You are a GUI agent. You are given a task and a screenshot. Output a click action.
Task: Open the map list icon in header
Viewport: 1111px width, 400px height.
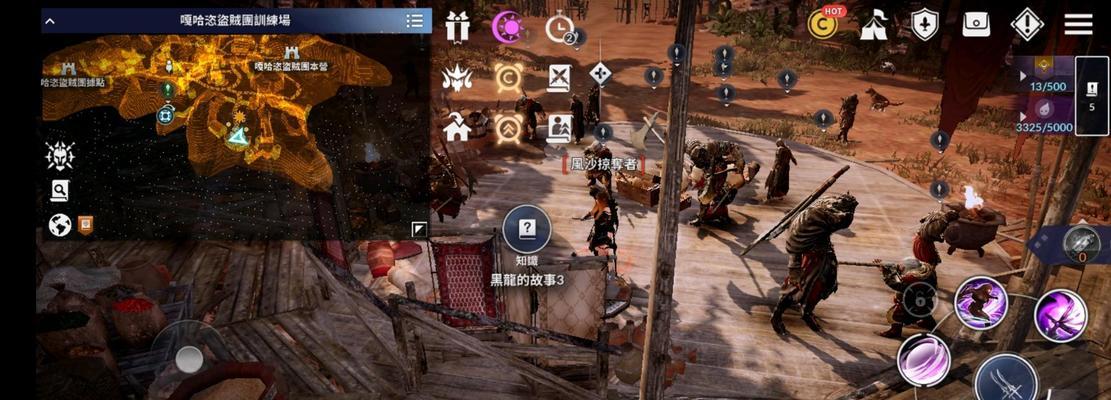point(414,20)
